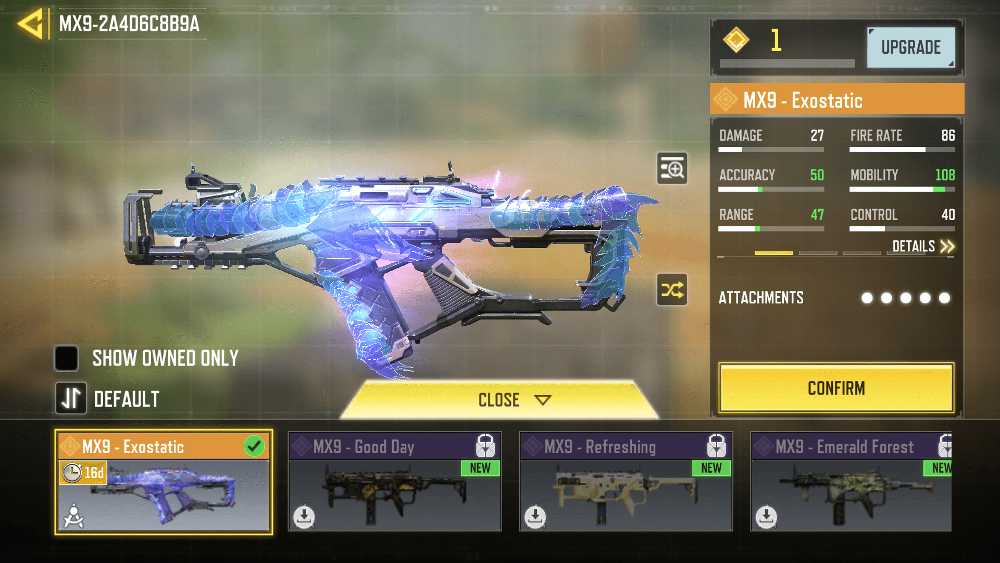Download the Refreshing skin resource
The width and height of the screenshot is (1000, 563).
coord(535,517)
